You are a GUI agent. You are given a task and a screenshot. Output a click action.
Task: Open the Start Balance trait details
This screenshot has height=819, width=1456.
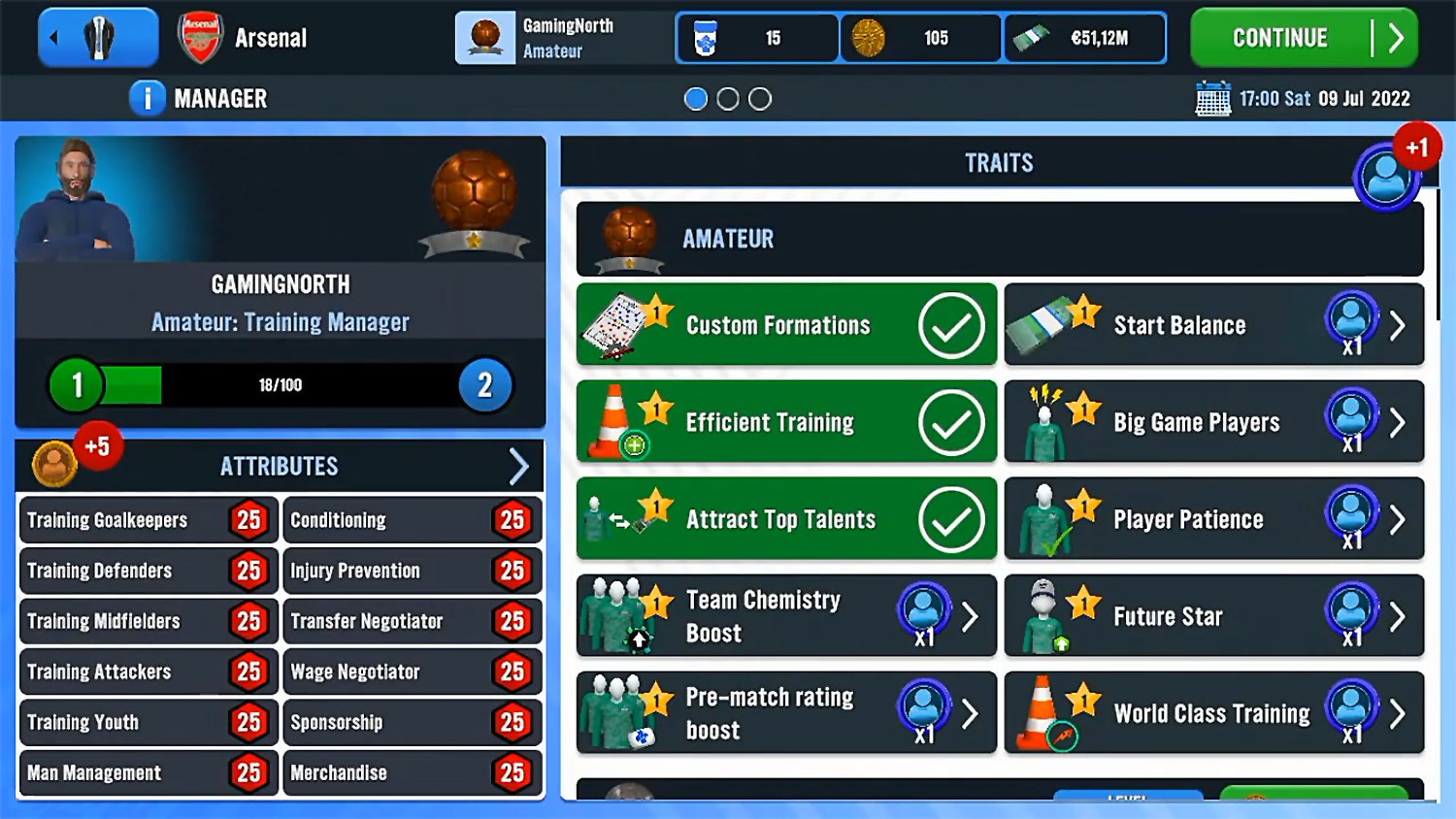1398,325
